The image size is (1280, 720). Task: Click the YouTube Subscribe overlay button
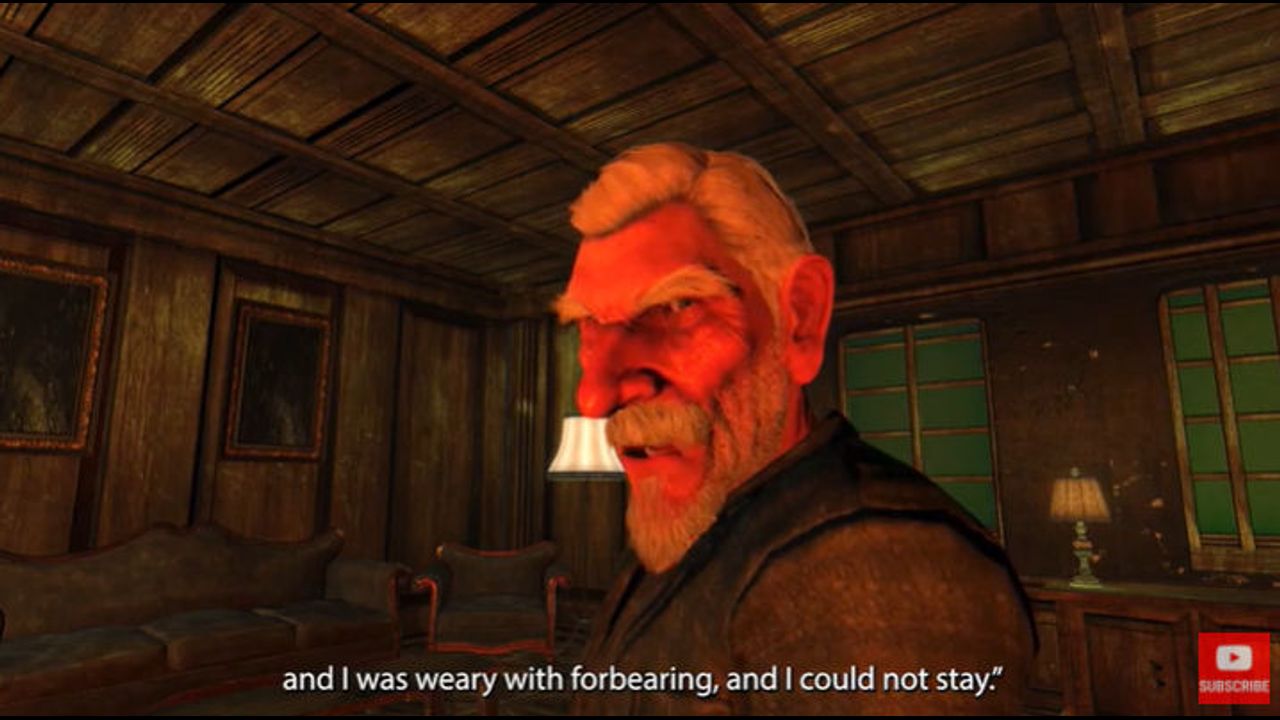tap(1234, 667)
